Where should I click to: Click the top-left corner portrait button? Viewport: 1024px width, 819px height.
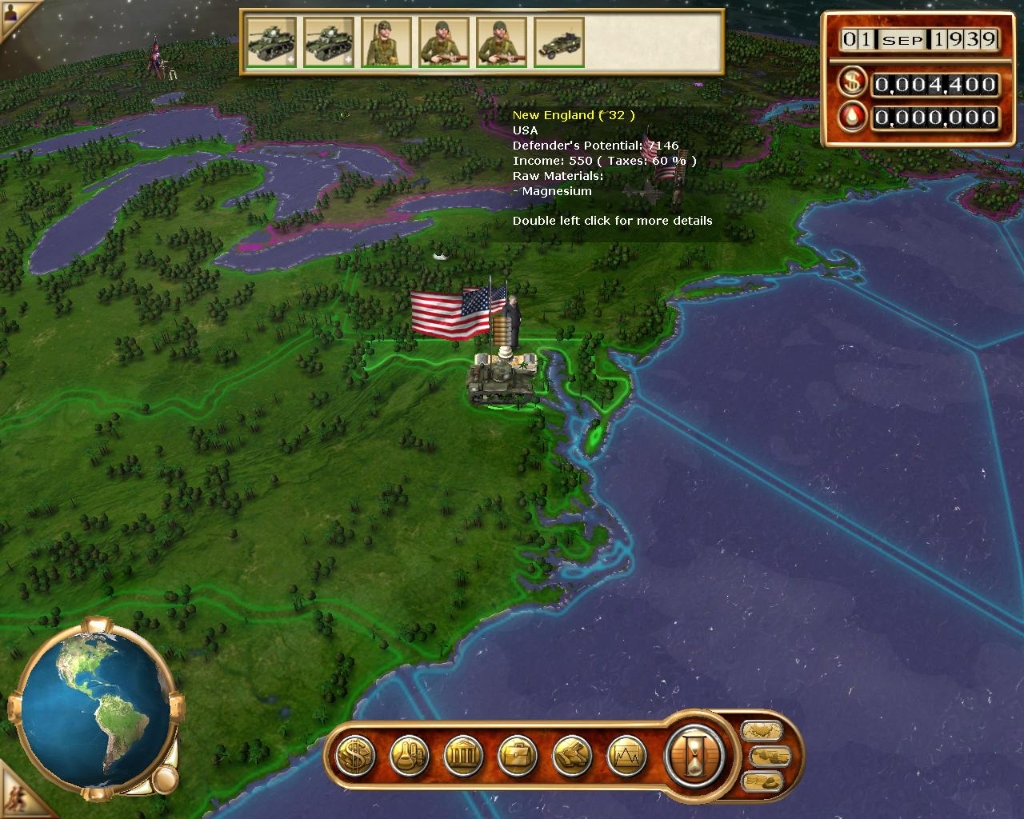click(x=12, y=14)
